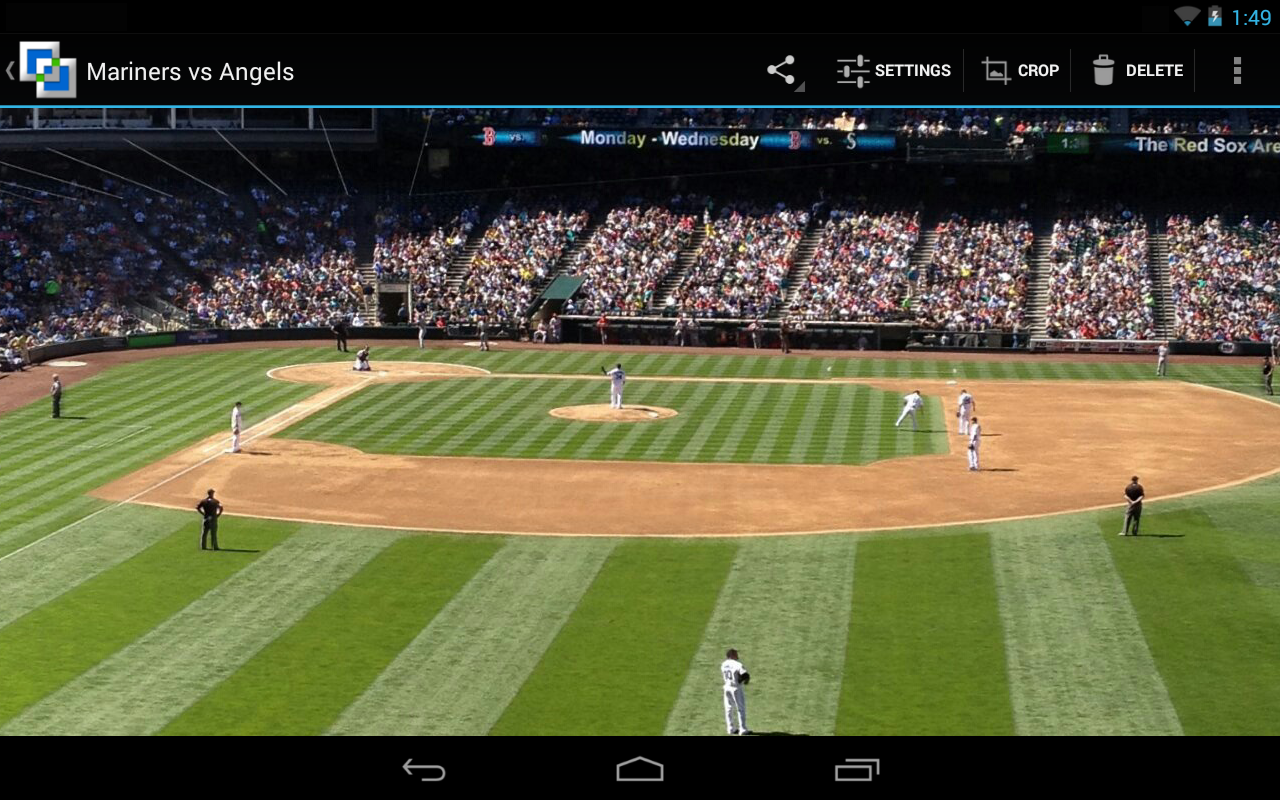
Task: Tap the 1:49 clock in the status bar
Action: tap(1253, 16)
